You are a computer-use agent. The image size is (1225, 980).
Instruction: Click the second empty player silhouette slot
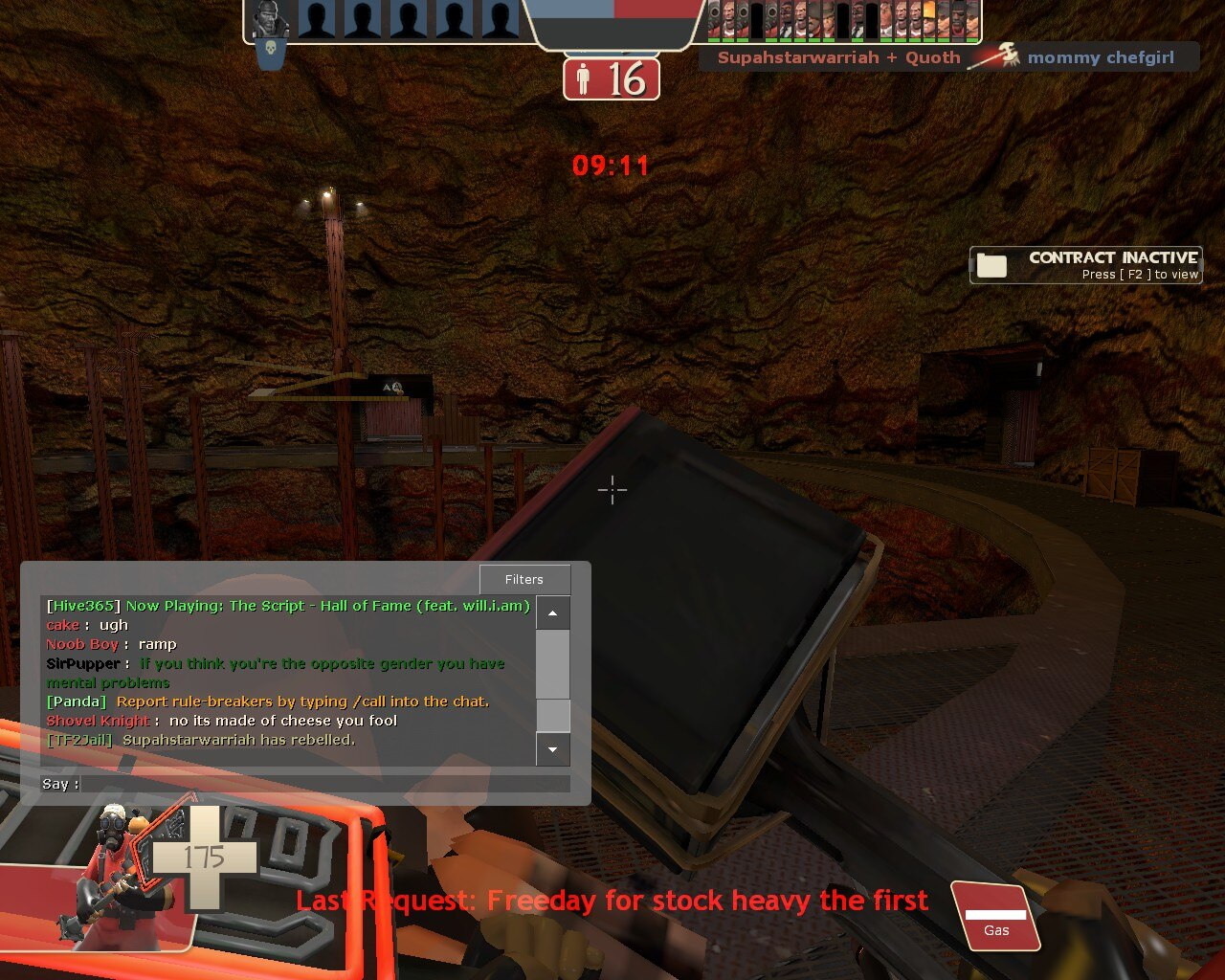point(360,19)
